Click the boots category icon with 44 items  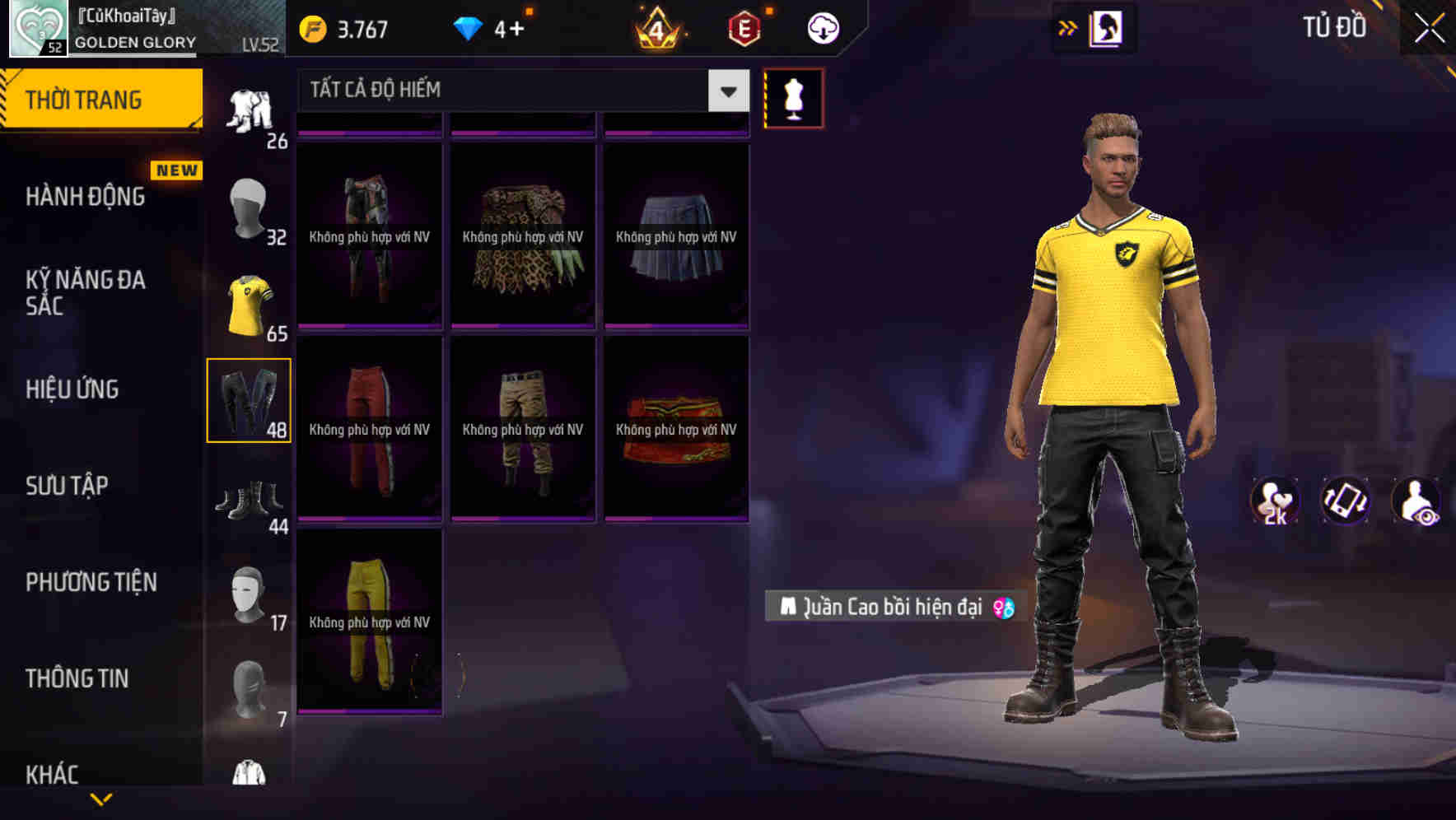(x=250, y=498)
